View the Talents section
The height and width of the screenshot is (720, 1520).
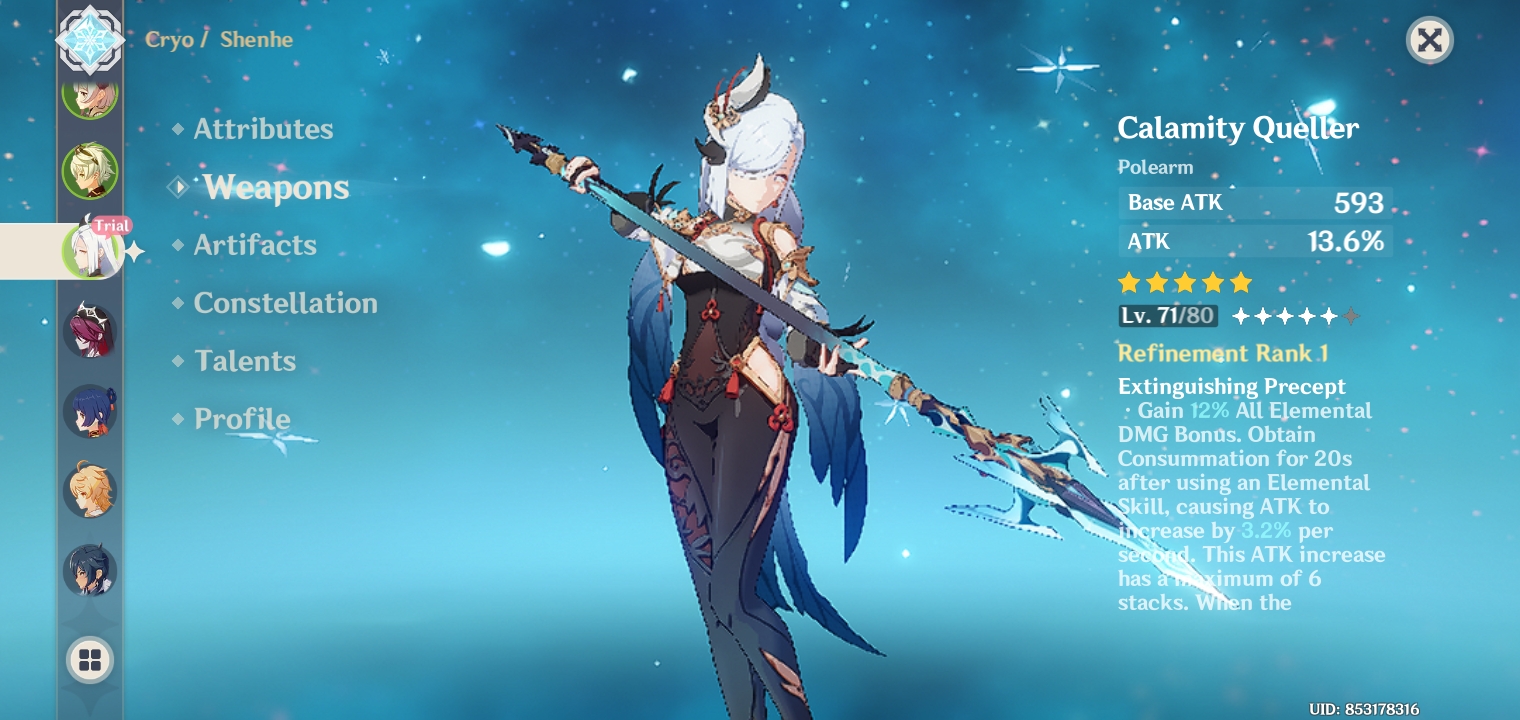coord(245,361)
